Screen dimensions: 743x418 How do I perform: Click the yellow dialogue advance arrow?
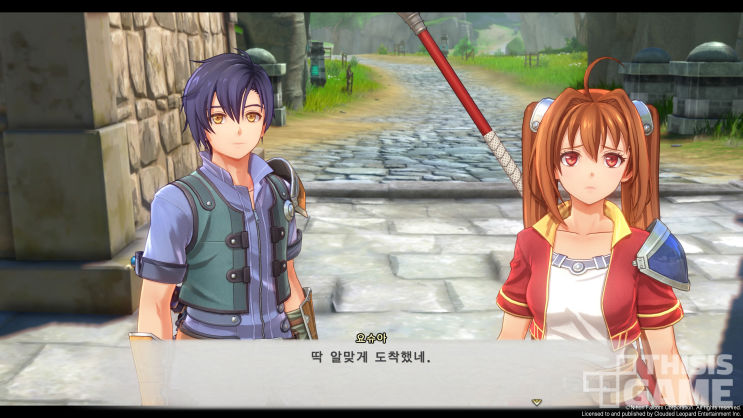tap(537, 401)
